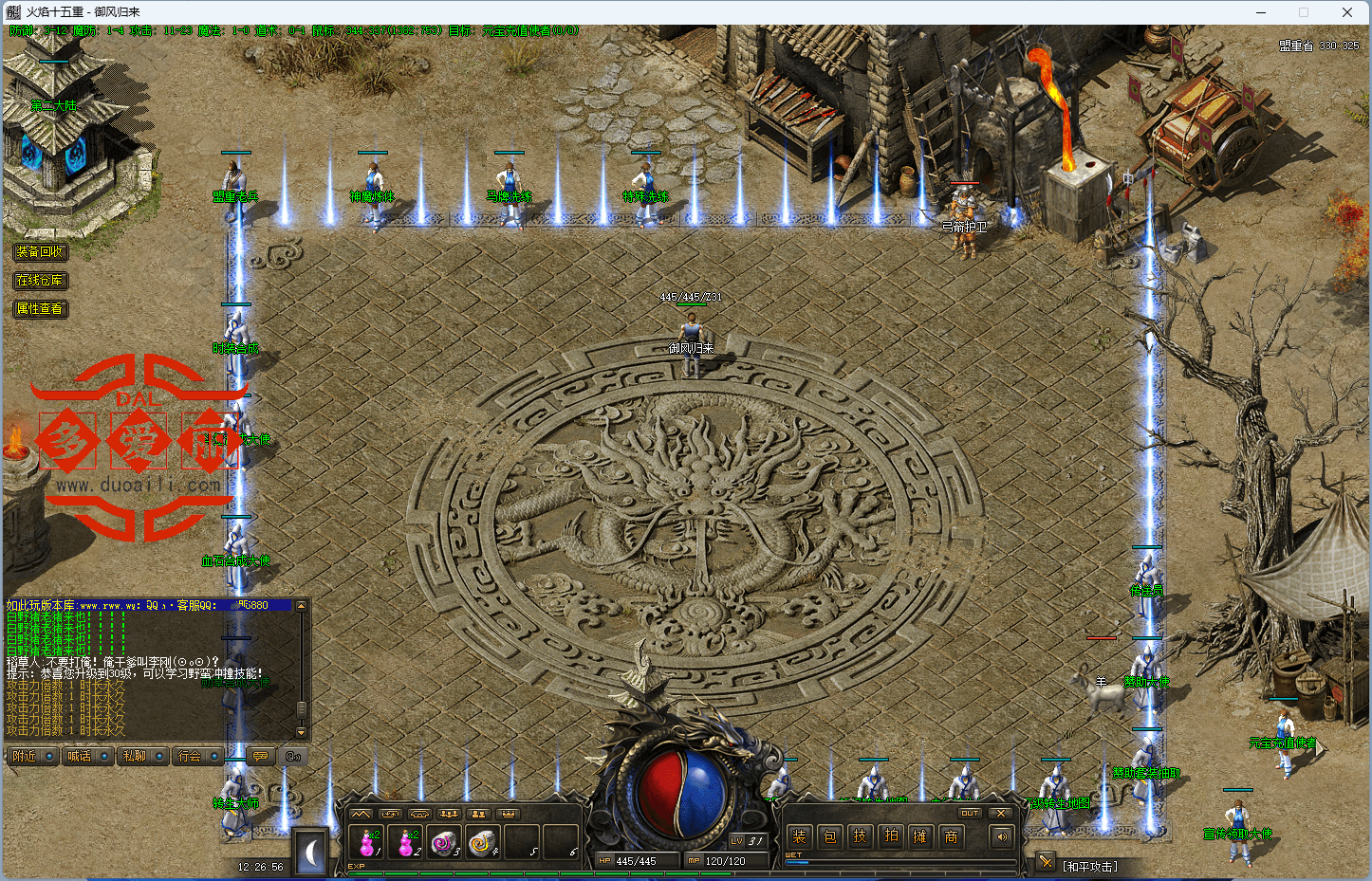This screenshot has width=1372, height=881.
Task: Open the 属性查看 attributes view
Action: 40,309
